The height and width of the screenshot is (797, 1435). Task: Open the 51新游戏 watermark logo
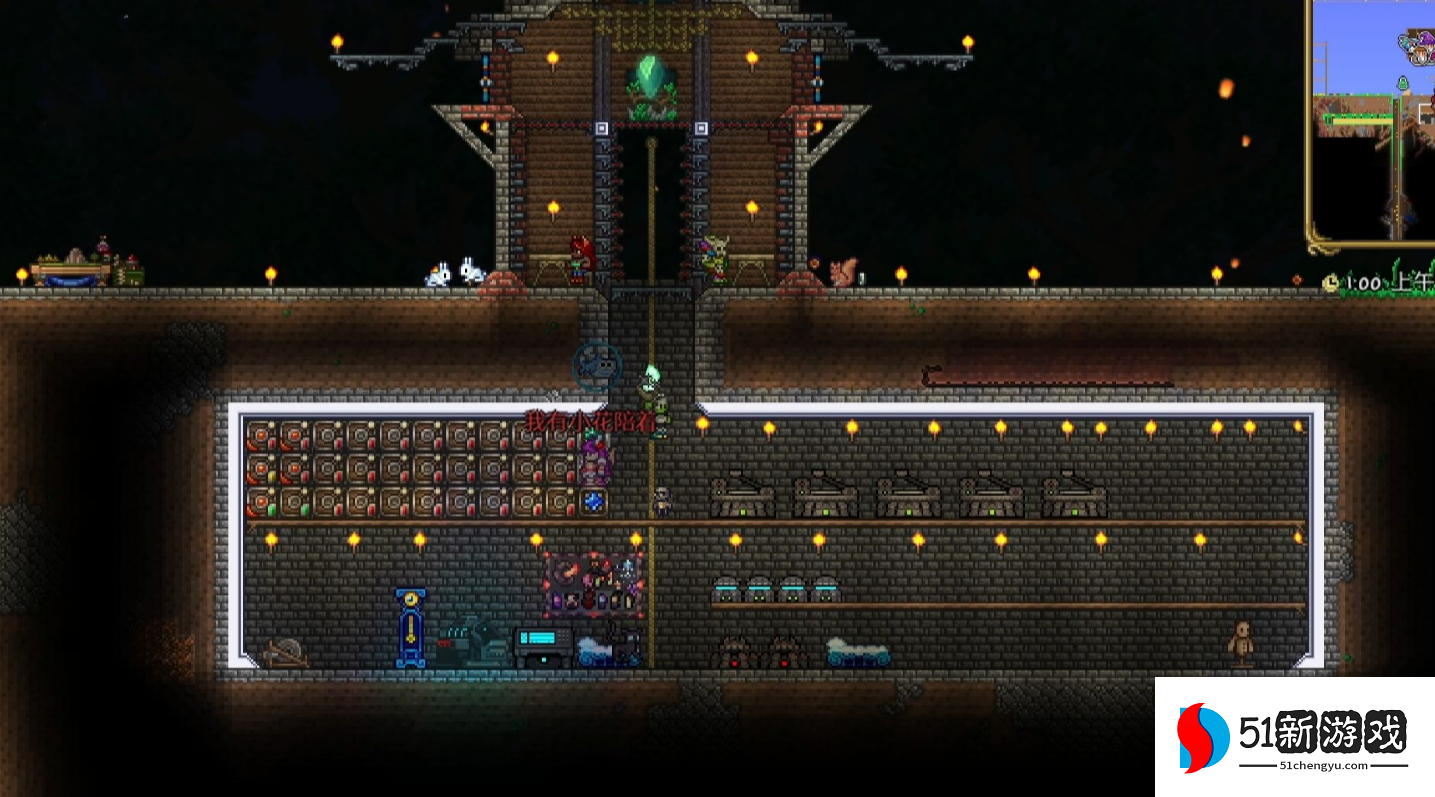click(1294, 738)
